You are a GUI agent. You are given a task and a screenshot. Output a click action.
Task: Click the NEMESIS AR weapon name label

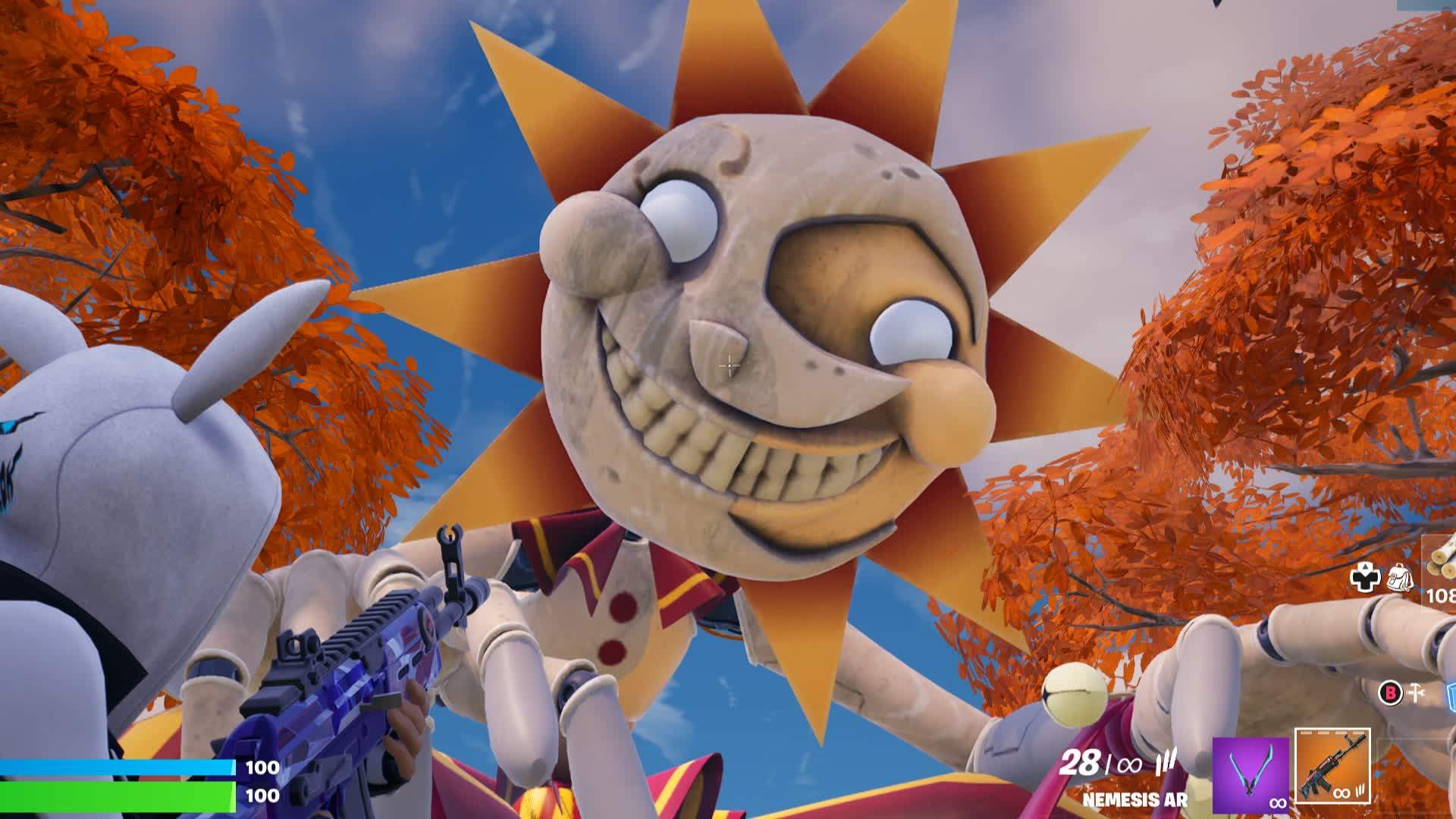(x=1134, y=797)
